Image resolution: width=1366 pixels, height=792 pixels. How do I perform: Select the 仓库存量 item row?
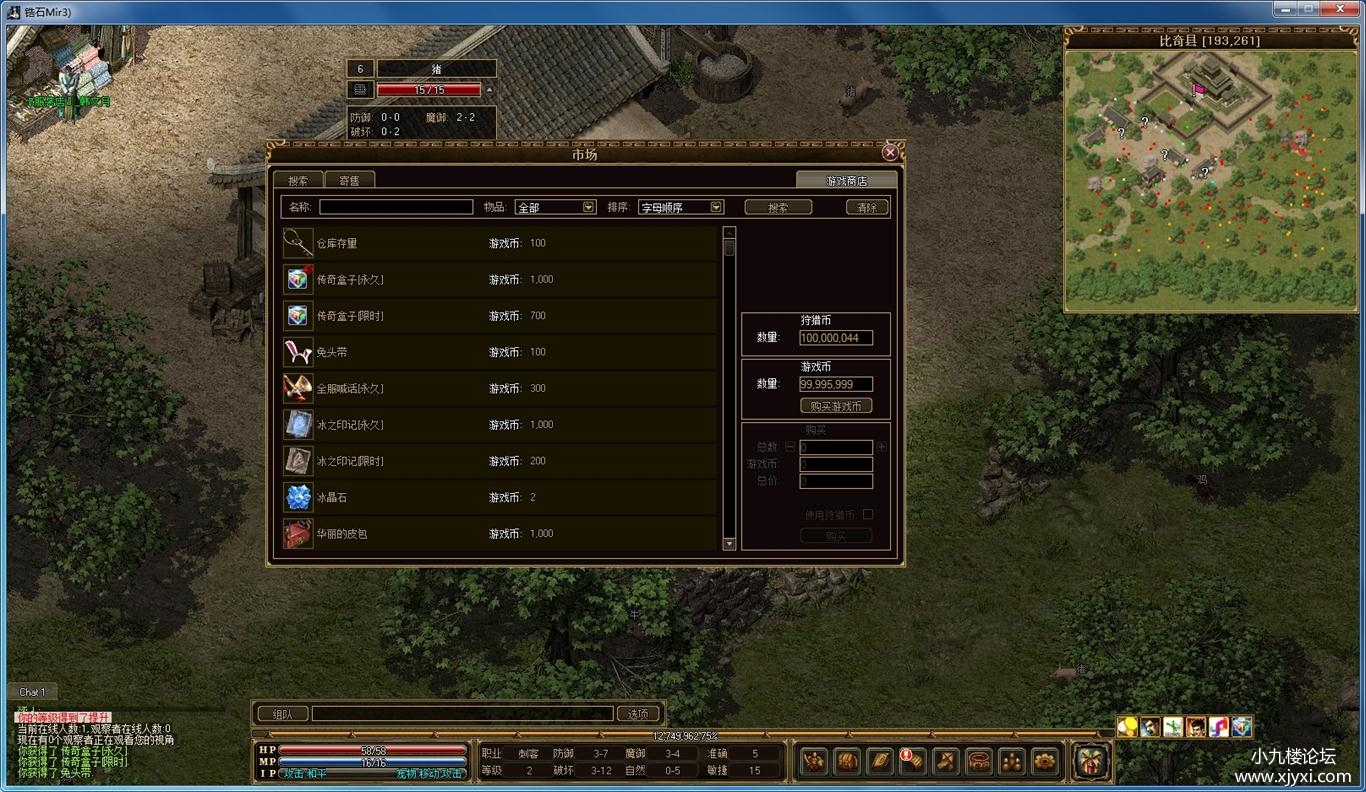500,243
